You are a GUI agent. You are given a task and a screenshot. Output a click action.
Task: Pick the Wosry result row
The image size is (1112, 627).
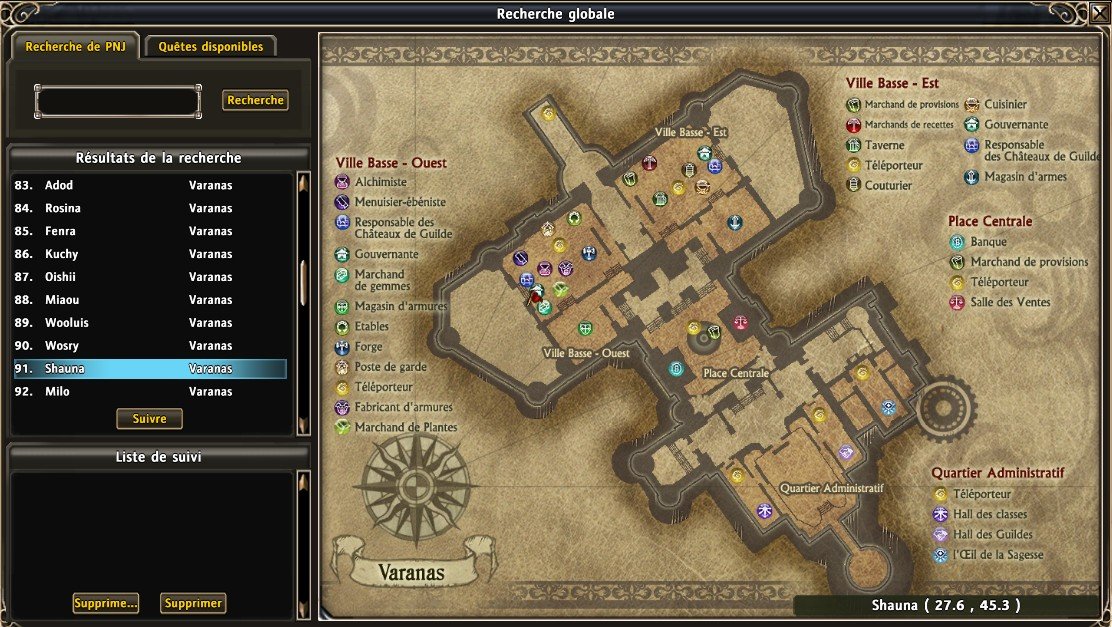150,346
